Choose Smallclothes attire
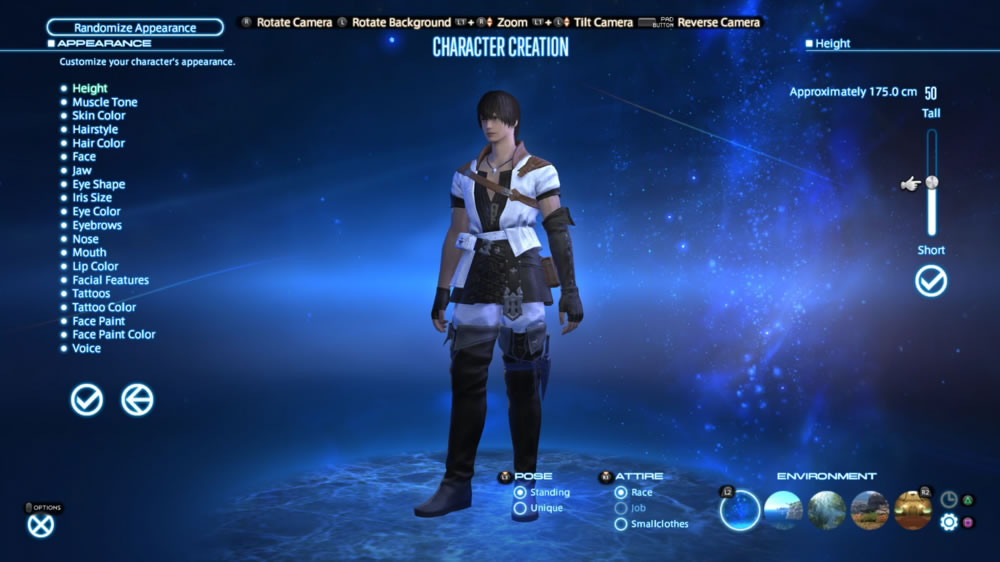The width and height of the screenshot is (1000, 562). (x=622, y=523)
